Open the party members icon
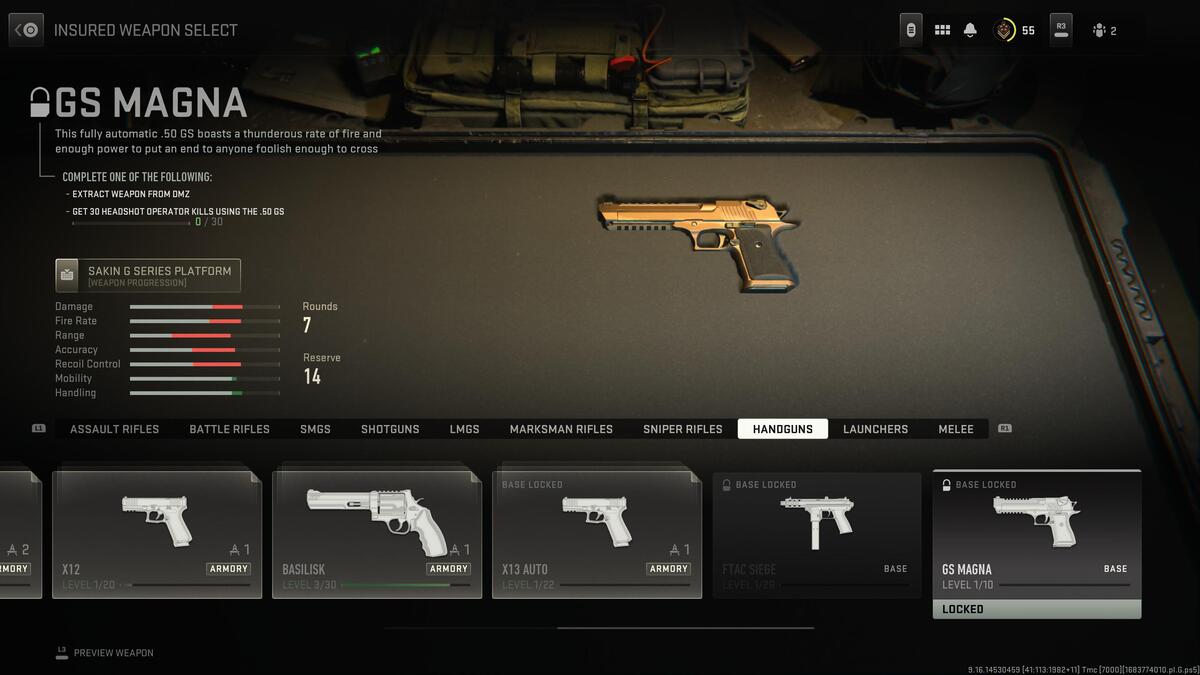Image resolution: width=1200 pixels, height=675 pixels. click(1103, 30)
